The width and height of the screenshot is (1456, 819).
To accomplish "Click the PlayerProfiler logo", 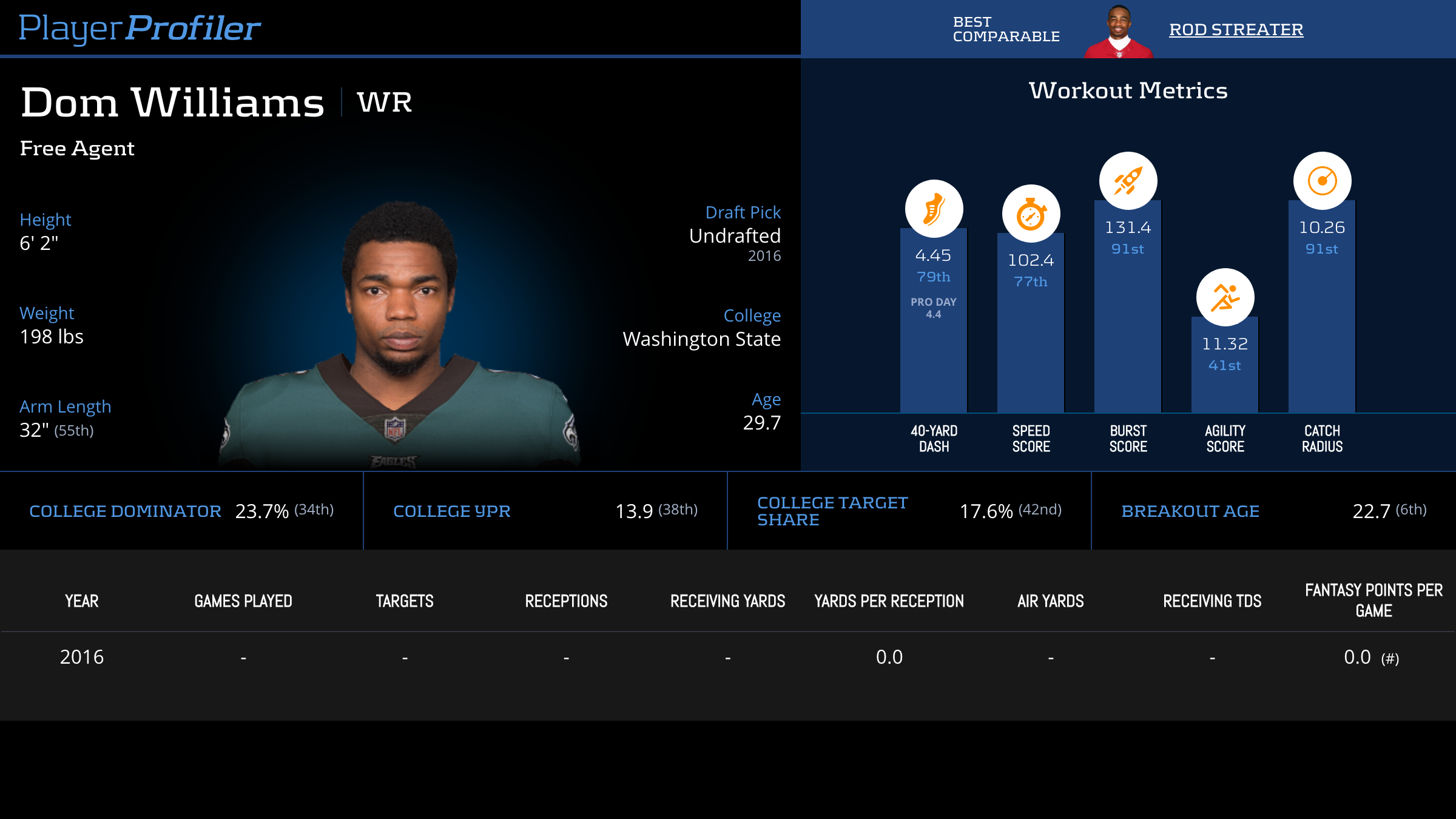I will click(x=140, y=29).
